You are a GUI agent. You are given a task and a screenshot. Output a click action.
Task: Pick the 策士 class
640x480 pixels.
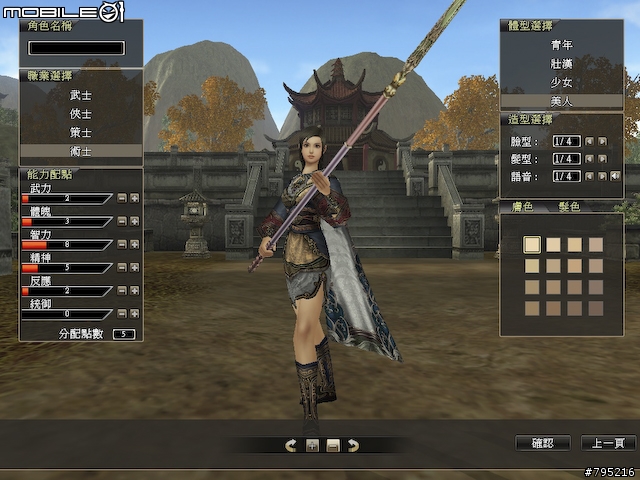(x=80, y=132)
